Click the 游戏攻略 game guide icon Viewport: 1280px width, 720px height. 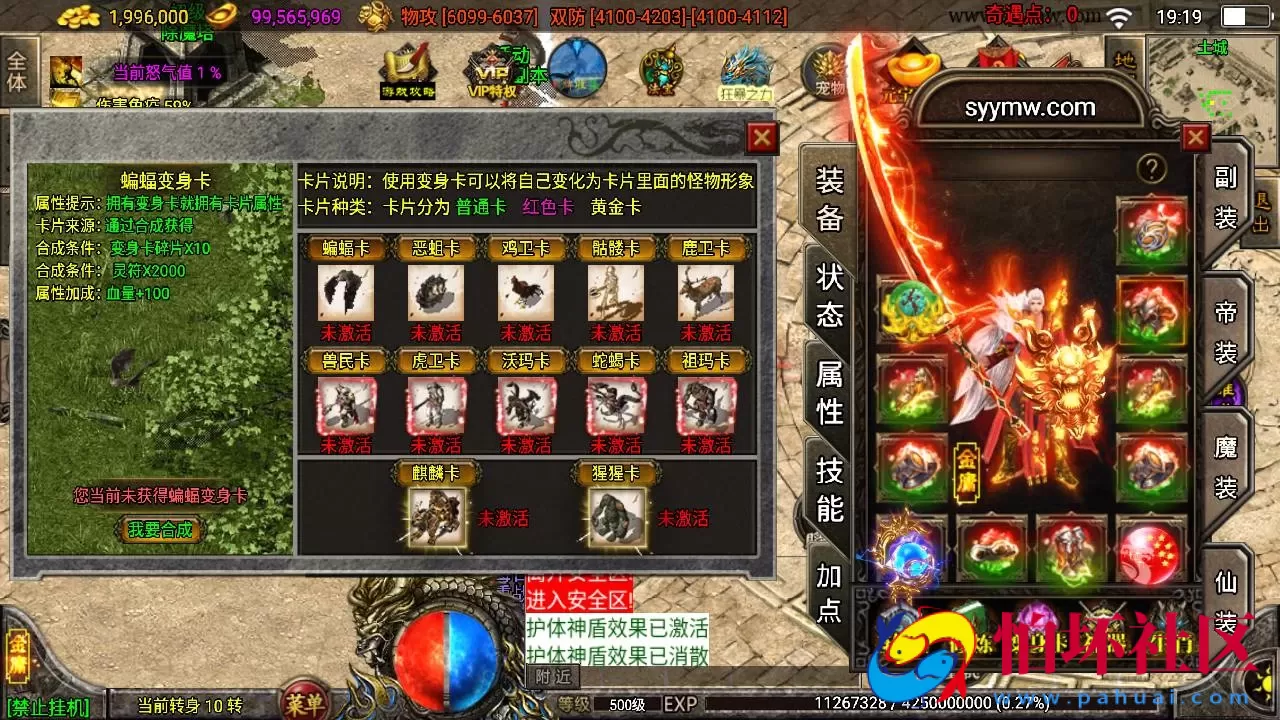407,70
